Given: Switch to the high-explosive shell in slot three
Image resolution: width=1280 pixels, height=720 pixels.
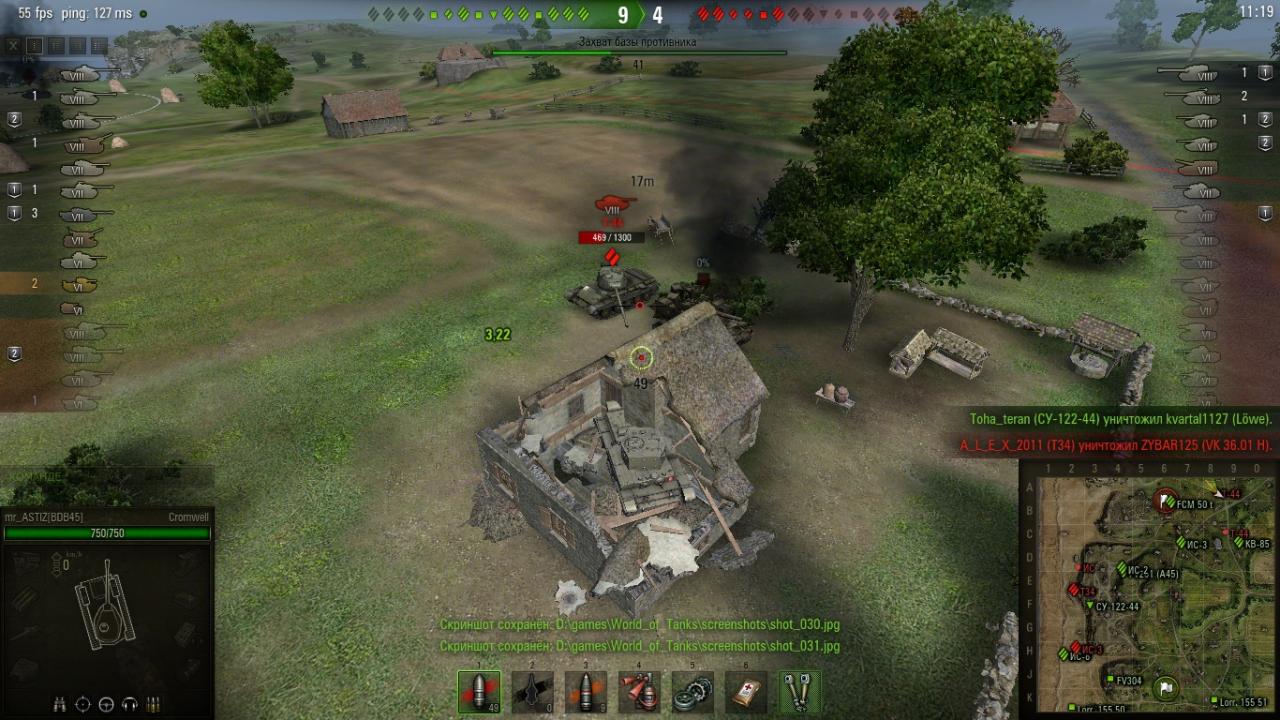Looking at the screenshot, I should point(586,691).
